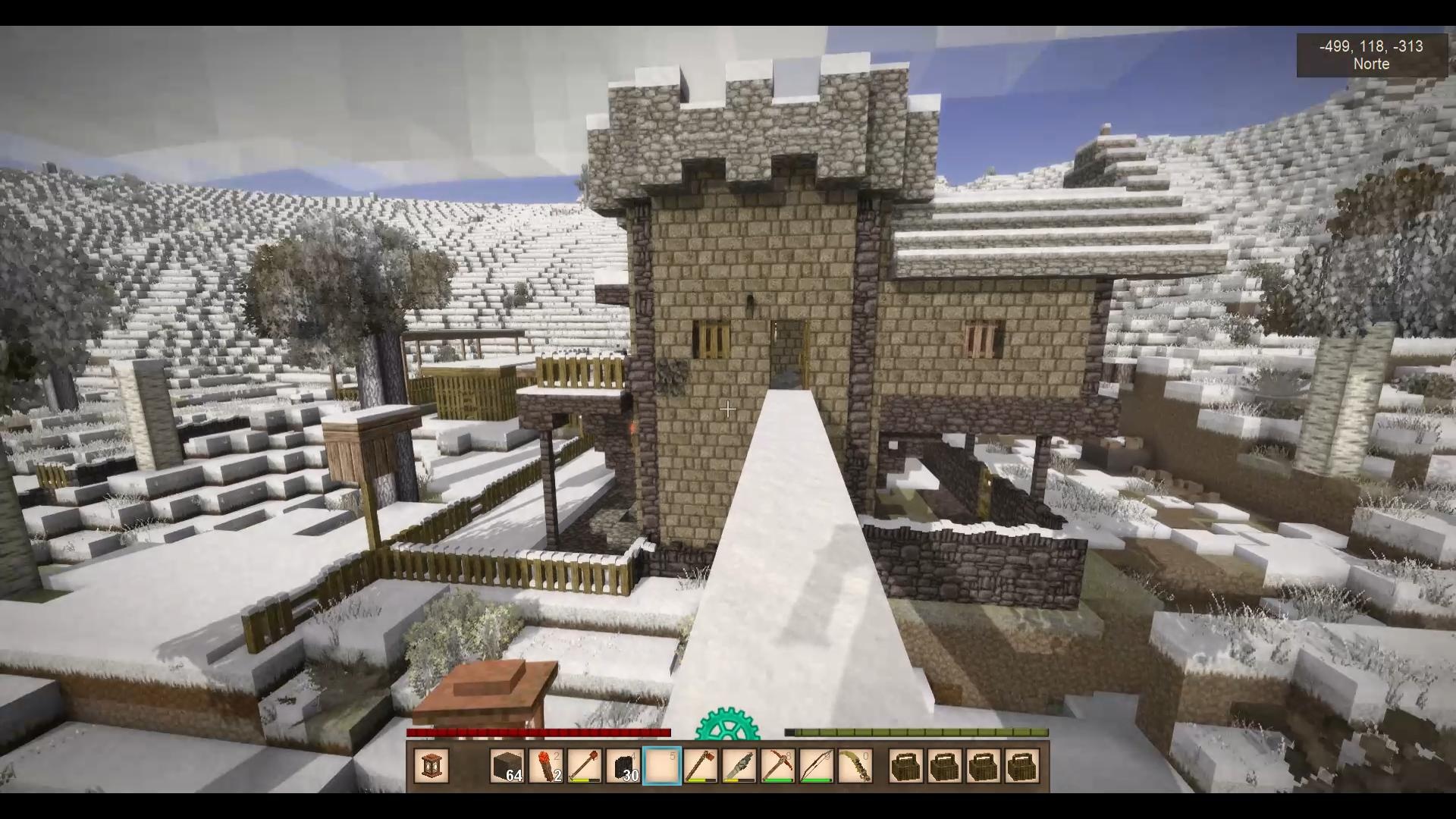Equip the axe in hotbar slot 6
Image resolution: width=1456 pixels, height=819 pixels.
(700, 766)
